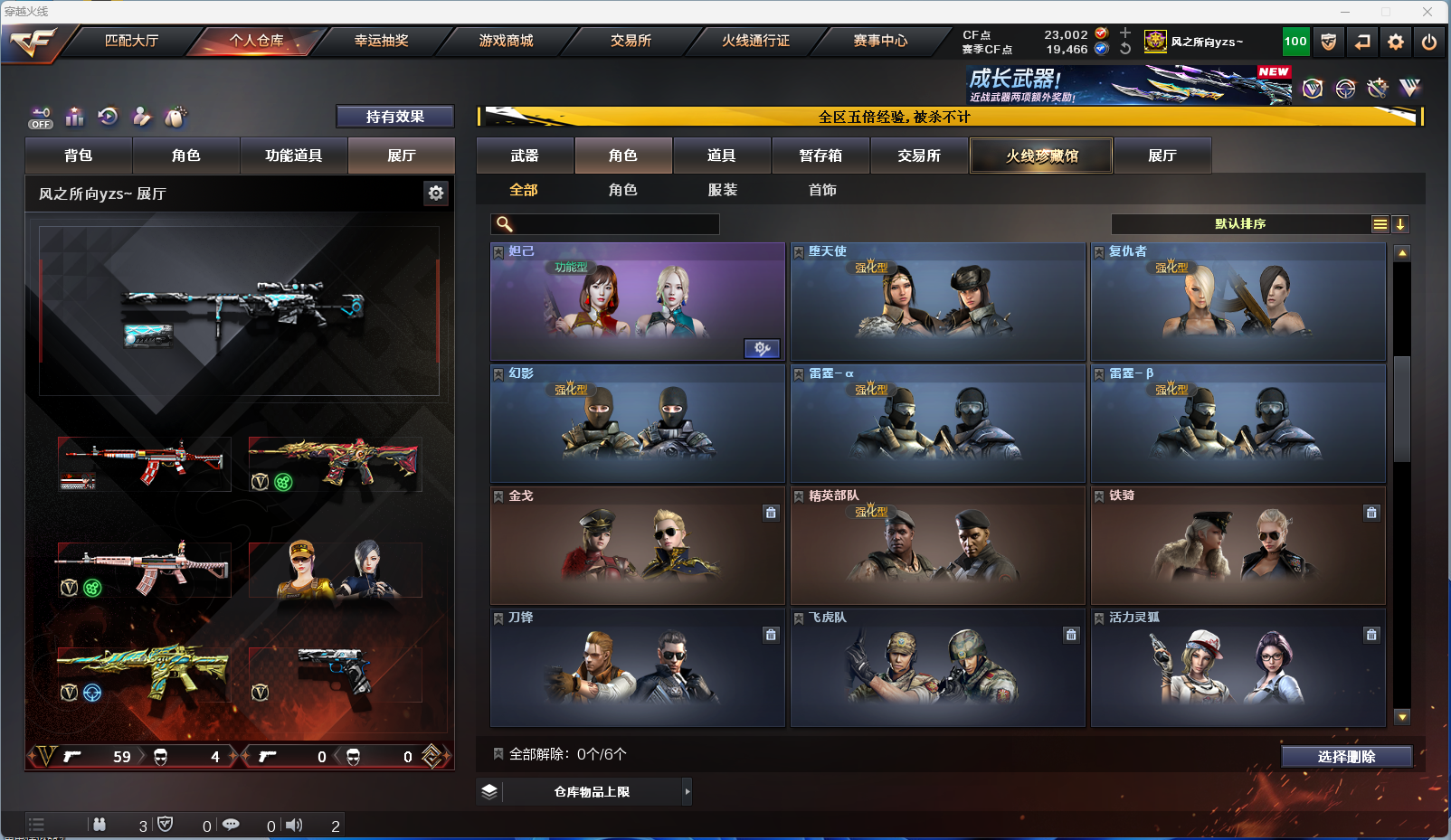
Task: Go to 游戏商城 game shop
Action: coord(506,41)
